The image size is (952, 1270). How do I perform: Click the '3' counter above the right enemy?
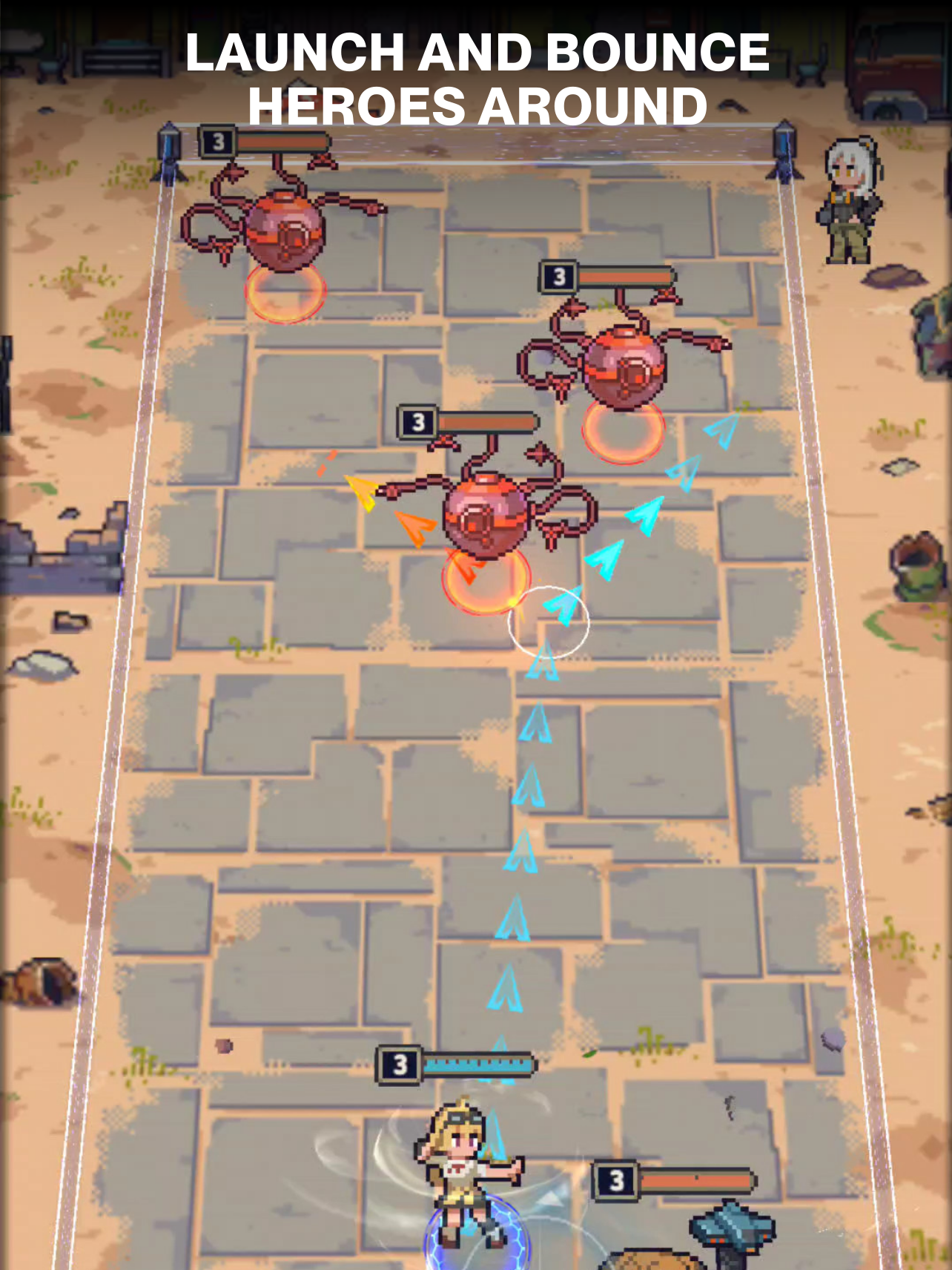(x=558, y=276)
